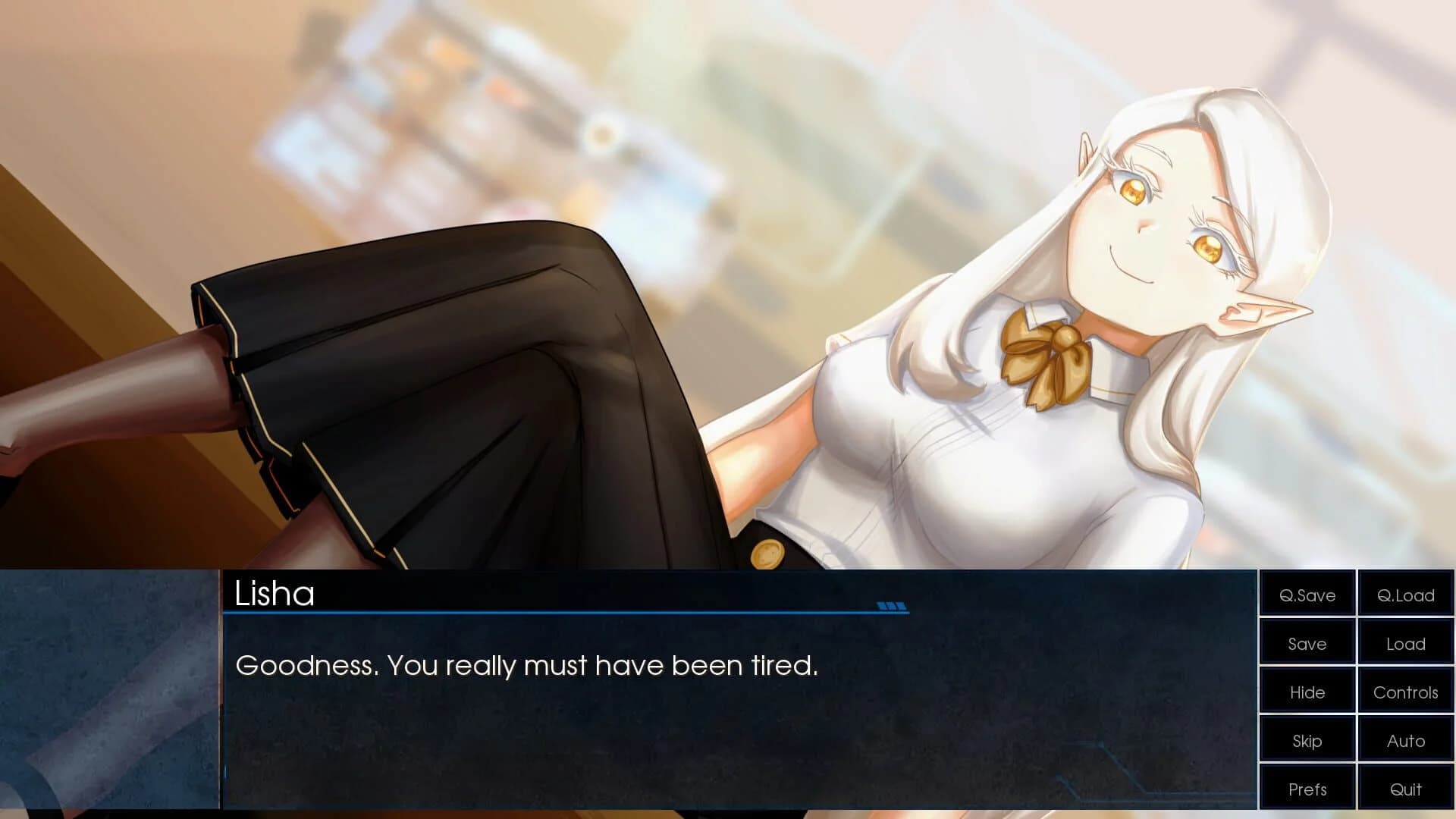Screen dimensions: 1456x819
Task: Enable Auto-advance mode
Action: coord(1405,740)
